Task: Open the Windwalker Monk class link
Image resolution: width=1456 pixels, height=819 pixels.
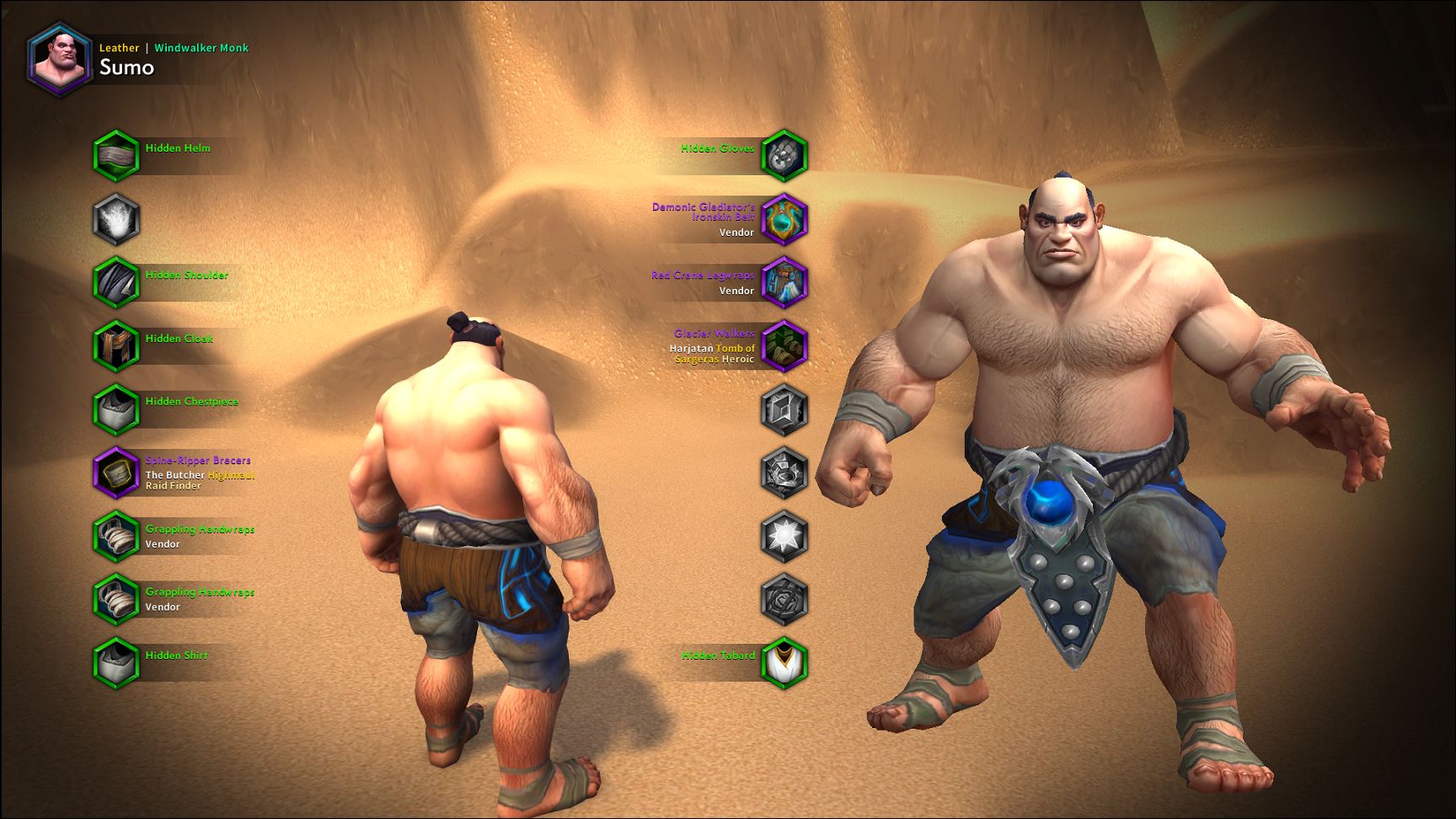Action: tap(202, 48)
